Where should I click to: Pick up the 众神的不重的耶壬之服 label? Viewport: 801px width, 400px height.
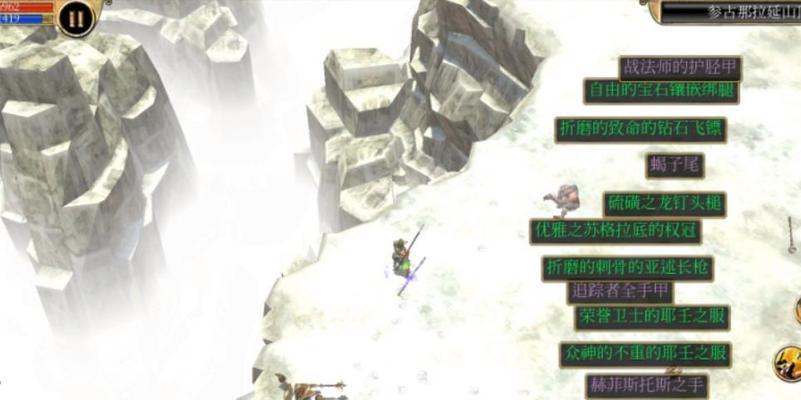coord(645,354)
